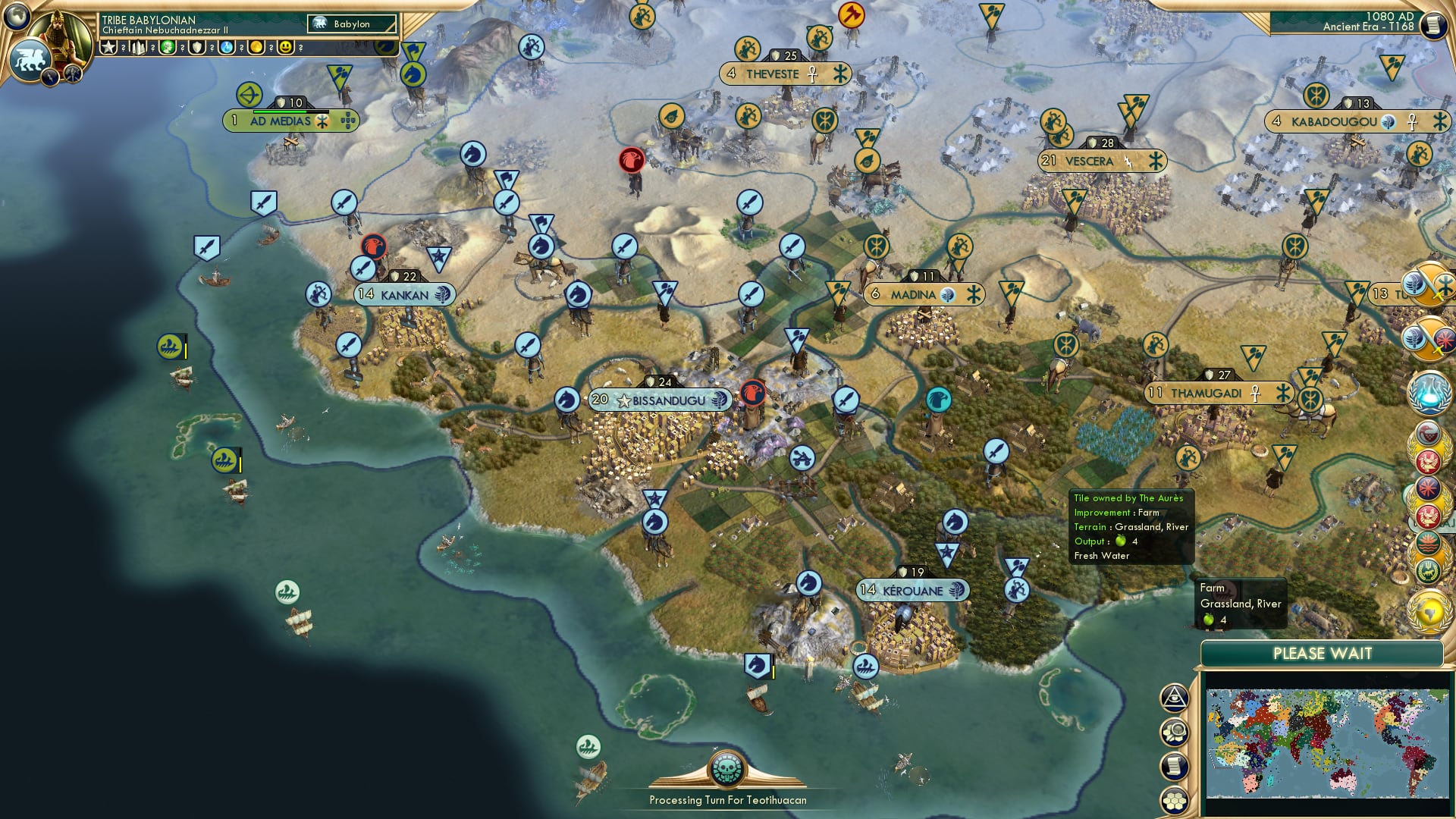
Task: Click the pyramid eye icon beside the minimap
Action: pyautogui.click(x=1174, y=698)
